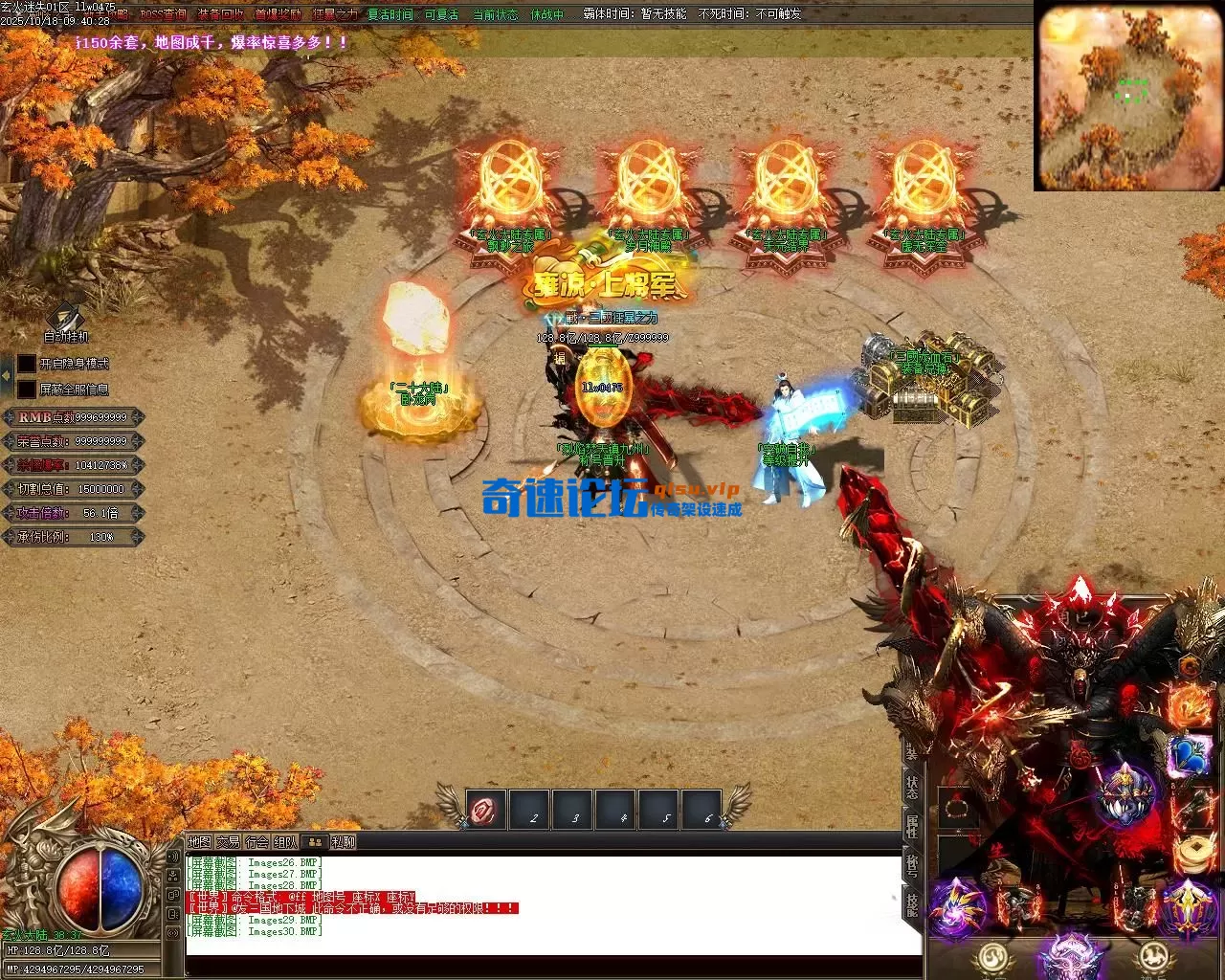Open the 技能 skills tab
This screenshot has width=1225, height=980.
(912, 904)
